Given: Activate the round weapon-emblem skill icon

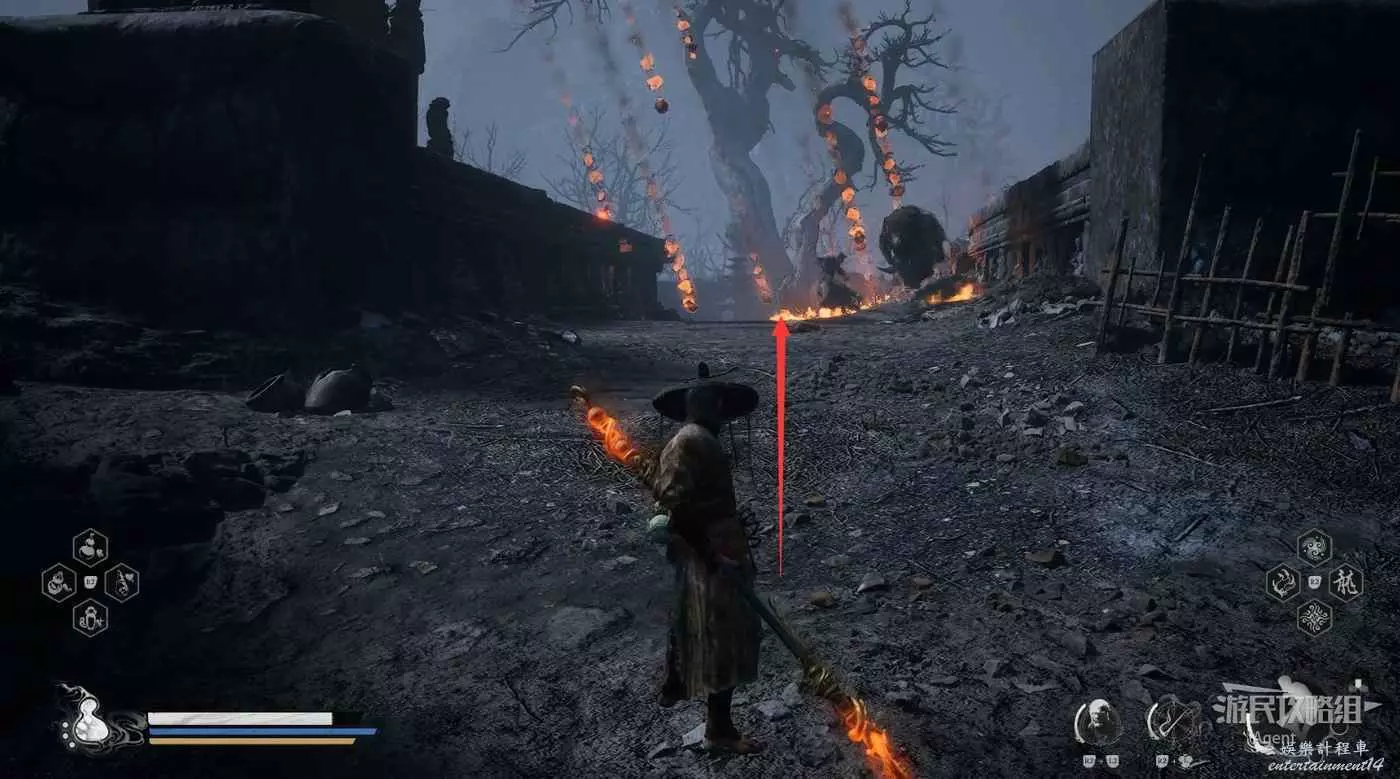Looking at the screenshot, I should coord(1172,722).
